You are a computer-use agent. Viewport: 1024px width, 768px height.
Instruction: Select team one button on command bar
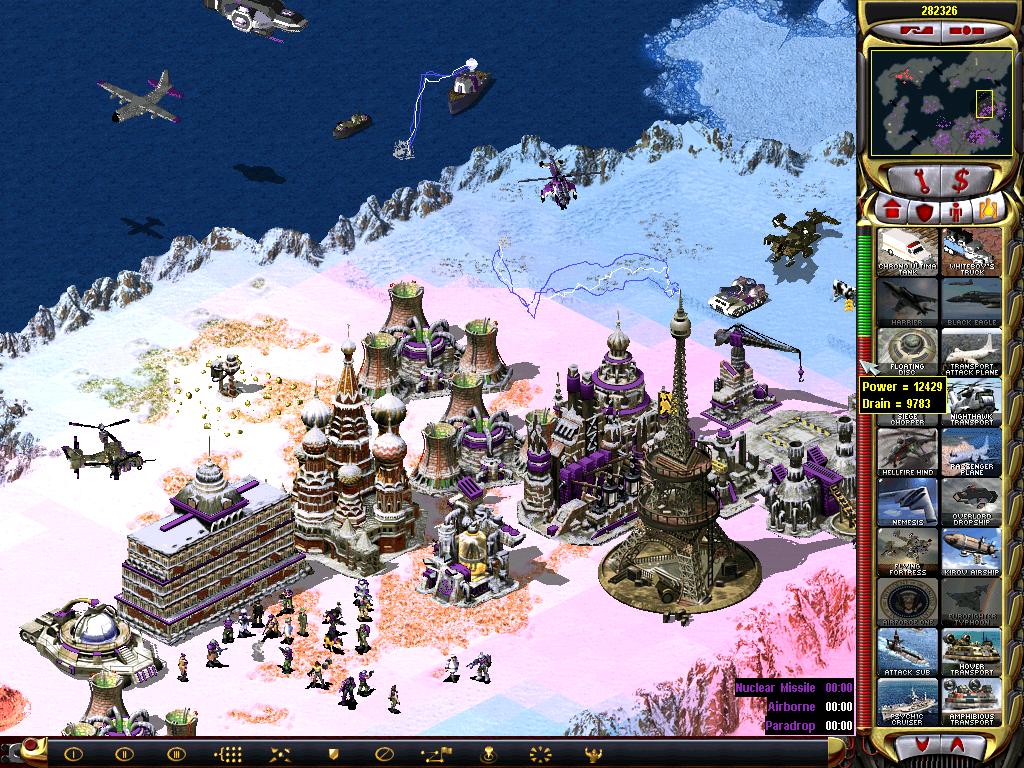[71, 753]
